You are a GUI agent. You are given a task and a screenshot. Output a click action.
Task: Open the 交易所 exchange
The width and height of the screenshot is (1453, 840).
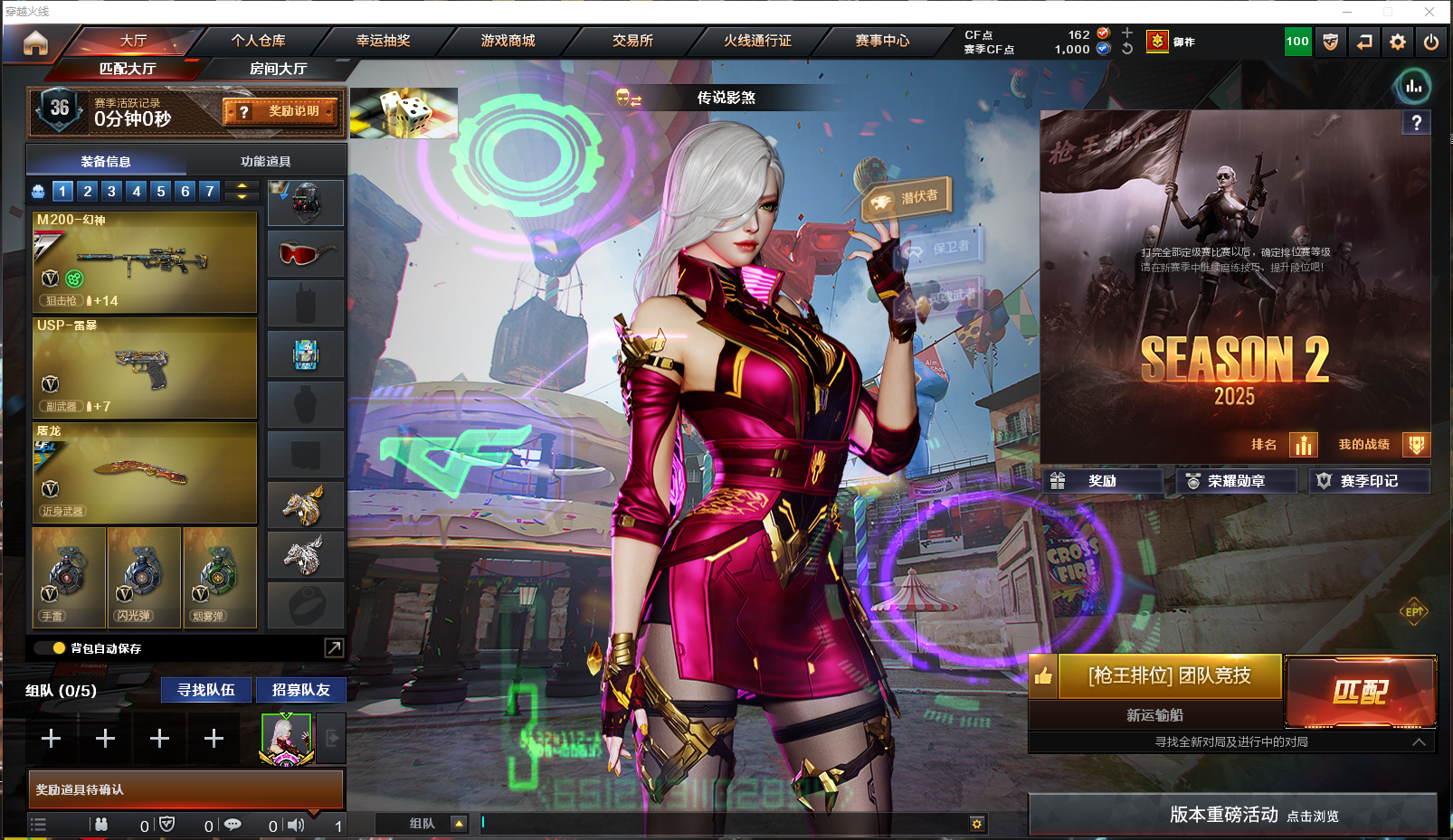pyautogui.click(x=632, y=41)
